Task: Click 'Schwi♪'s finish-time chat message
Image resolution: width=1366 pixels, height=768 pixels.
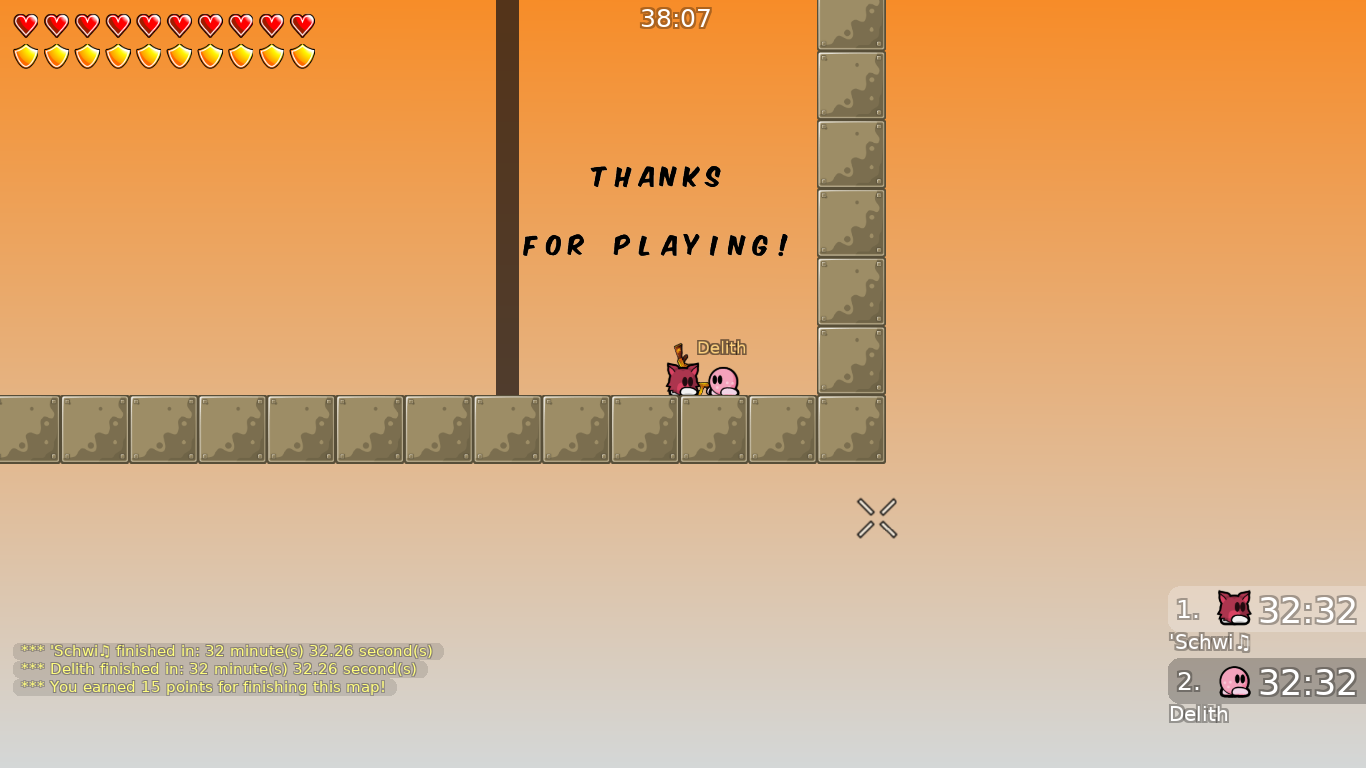Action: (225, 650)
